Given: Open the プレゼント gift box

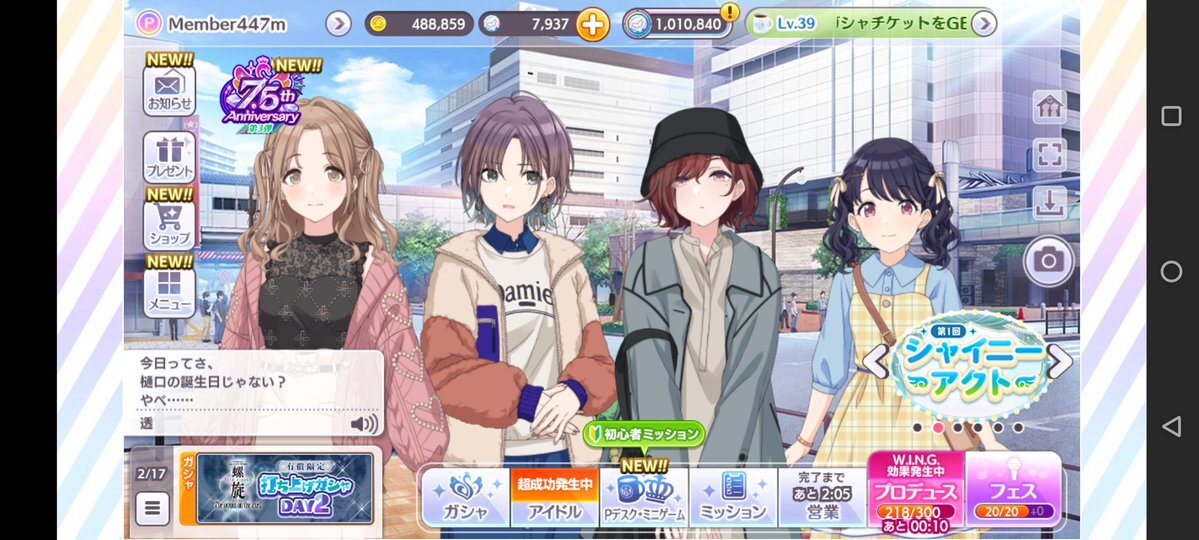Looking at the screenshot, I should tap(169, 157).
